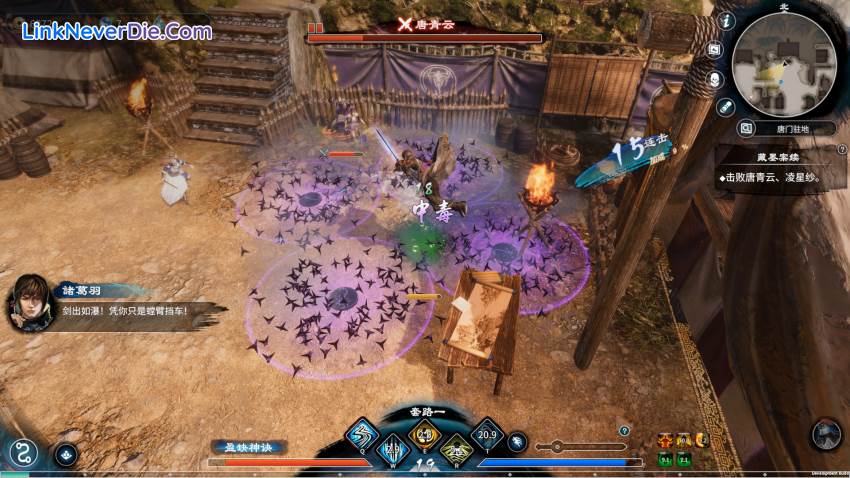Click the map icon next to 唐门驻地
The image size is (850, 478).
click(x=745, y=128)
